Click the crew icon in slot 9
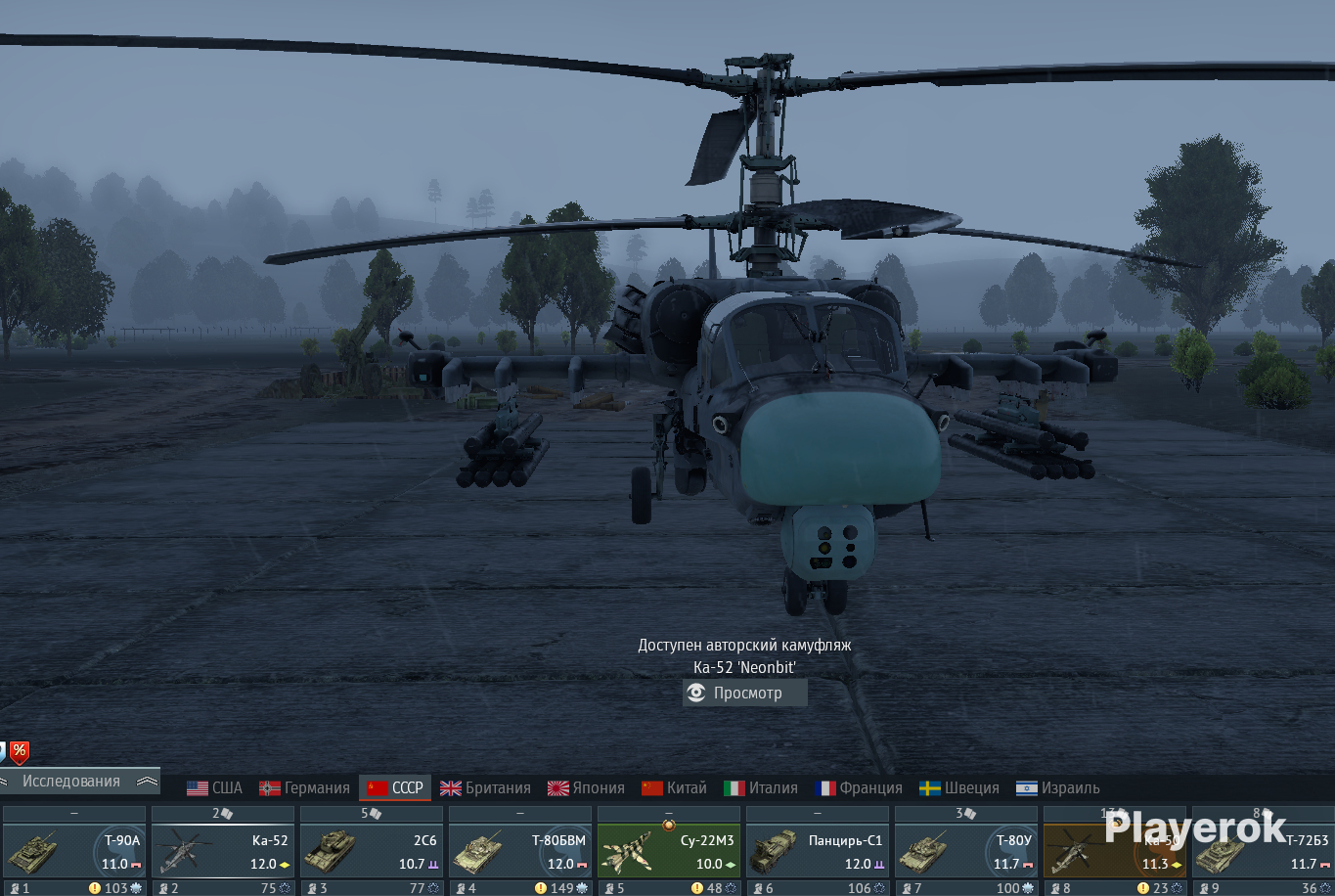The image size is (1335, 896). pos(1206,887)
